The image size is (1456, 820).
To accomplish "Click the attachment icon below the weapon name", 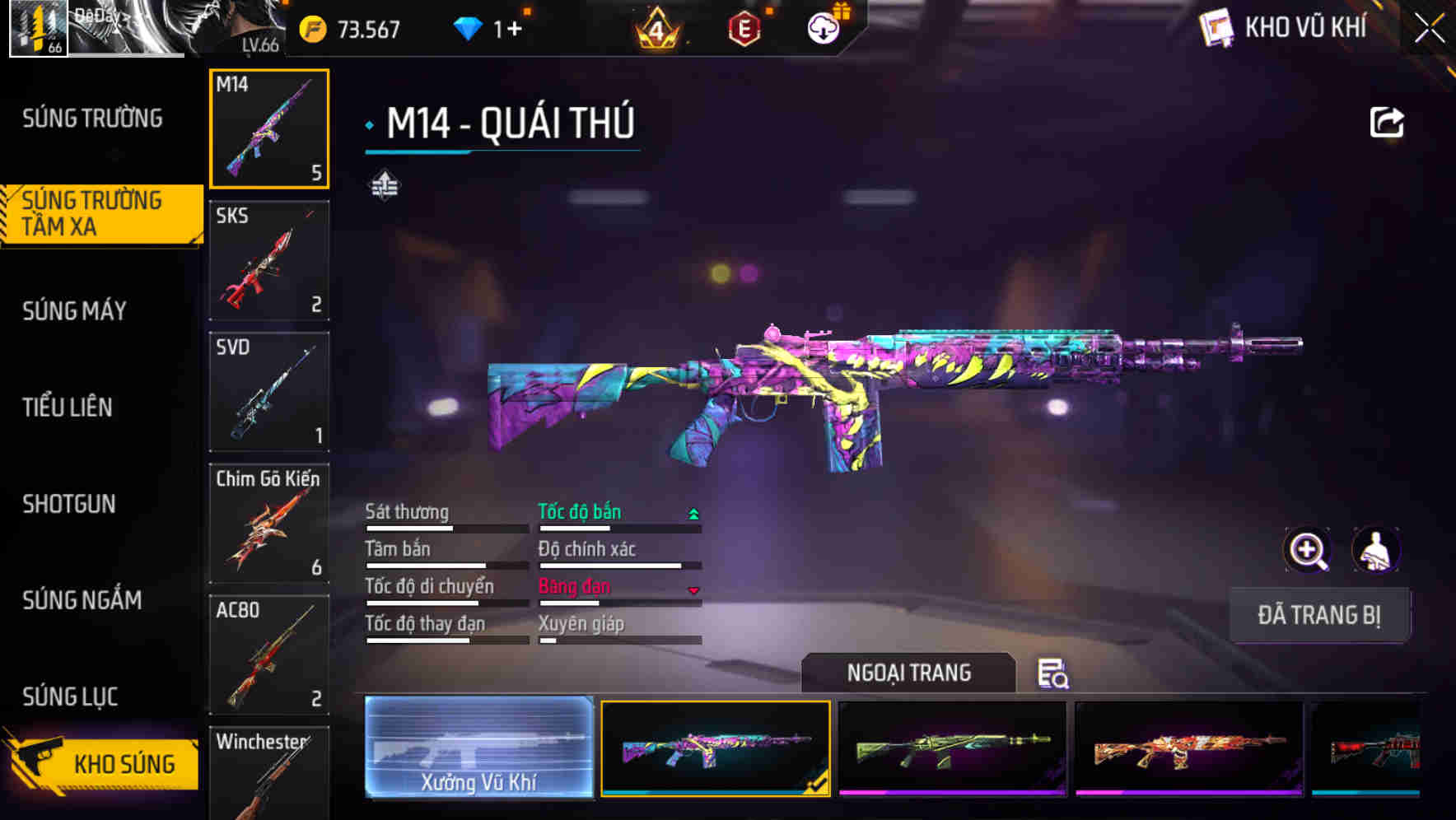I will tap(383, 186).
